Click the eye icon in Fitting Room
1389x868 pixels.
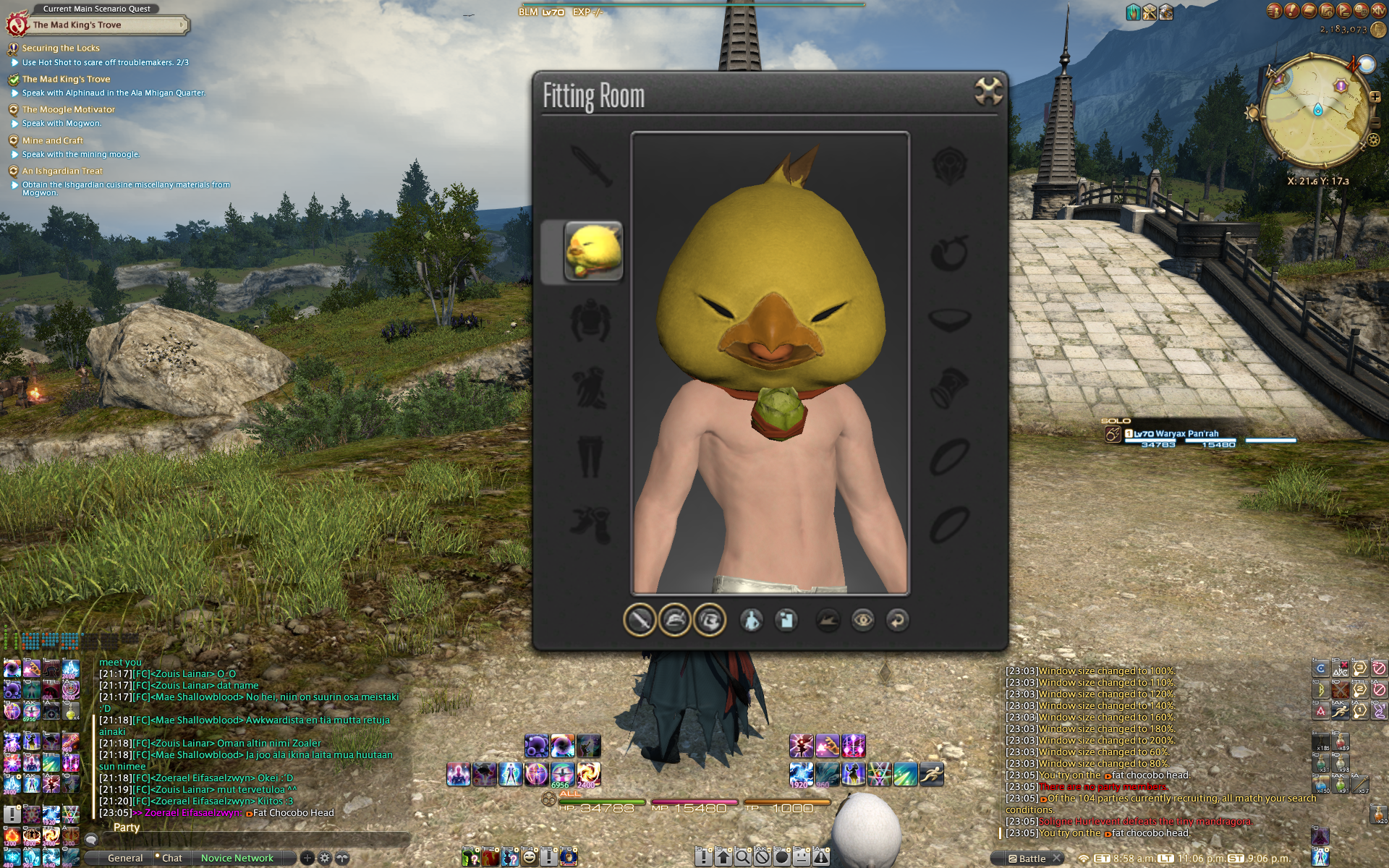click(863, 620)
